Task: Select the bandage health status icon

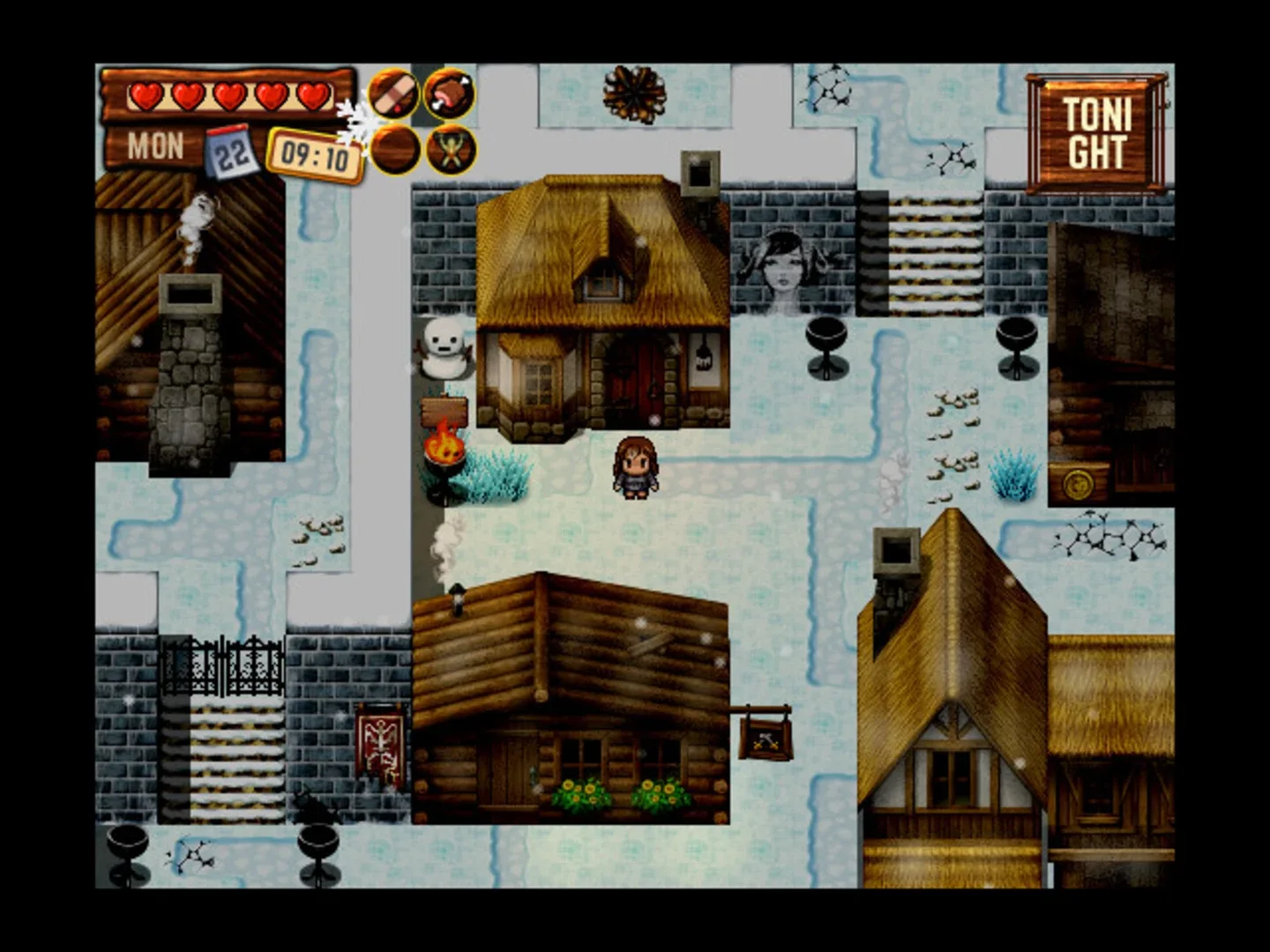Action: coord(391,94)
